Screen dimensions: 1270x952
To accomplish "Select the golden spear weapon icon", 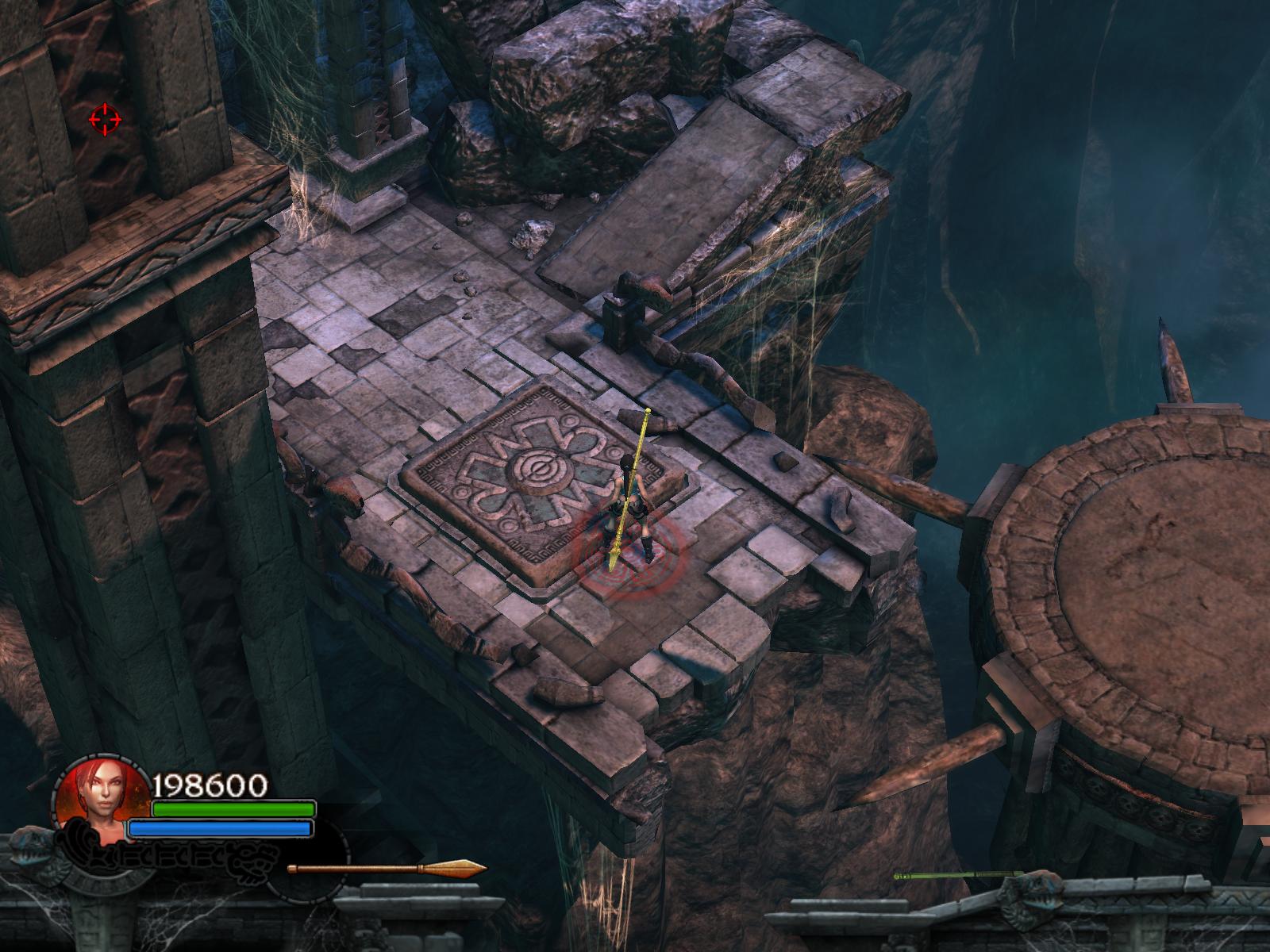I will tap(387, 868).
